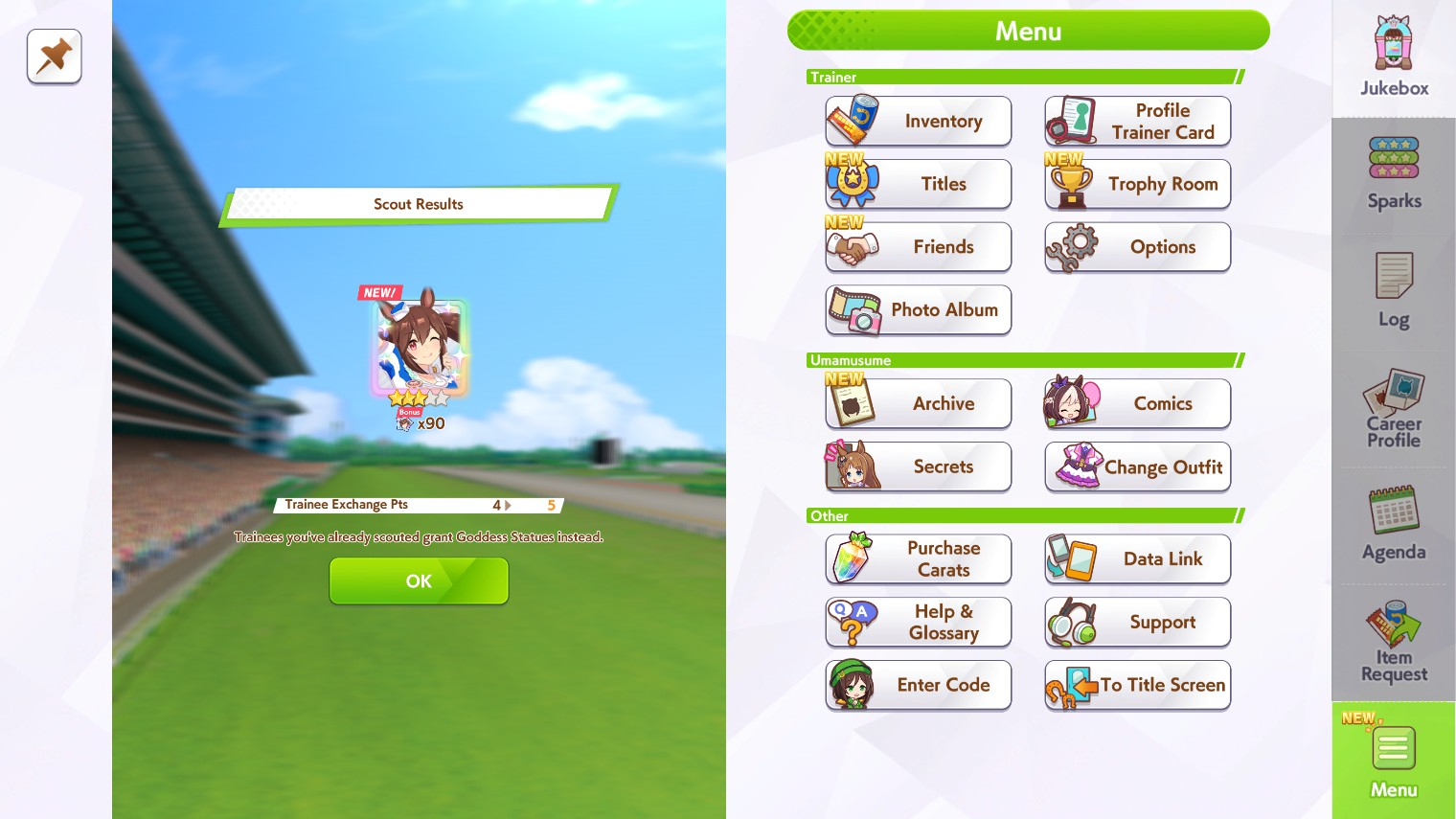1456x819 pixels.
Task: Go to Purchase Carats
Action: coord(918,558)
